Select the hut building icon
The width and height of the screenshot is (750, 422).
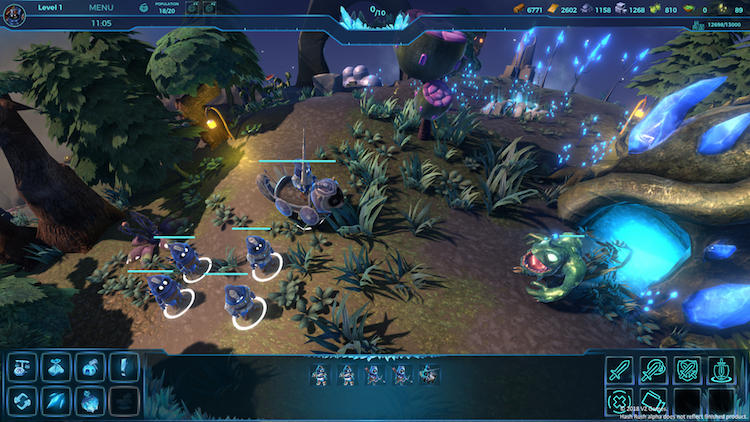click(90, 367)
